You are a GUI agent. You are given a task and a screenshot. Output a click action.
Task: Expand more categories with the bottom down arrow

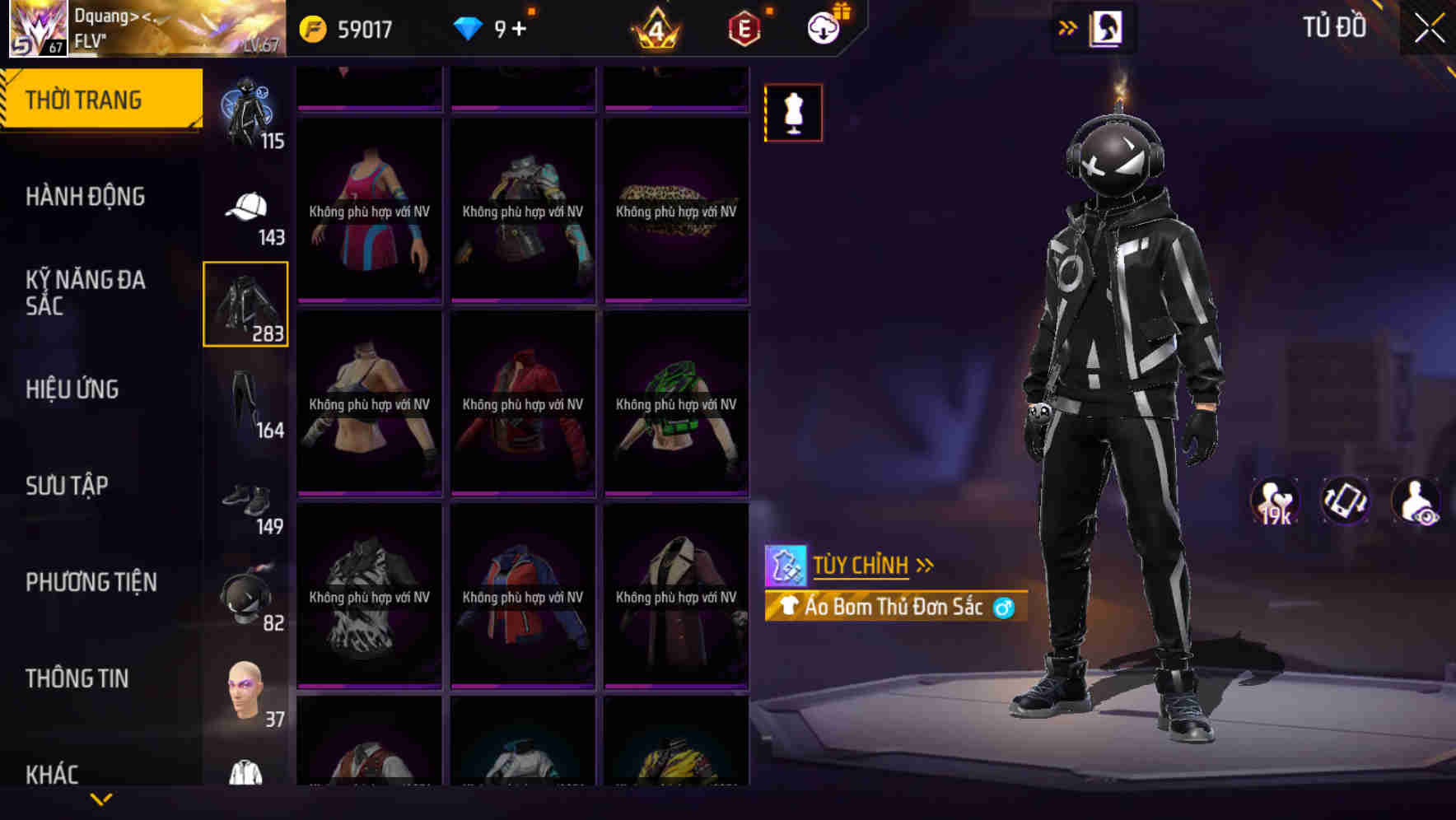tap(101, 799)
